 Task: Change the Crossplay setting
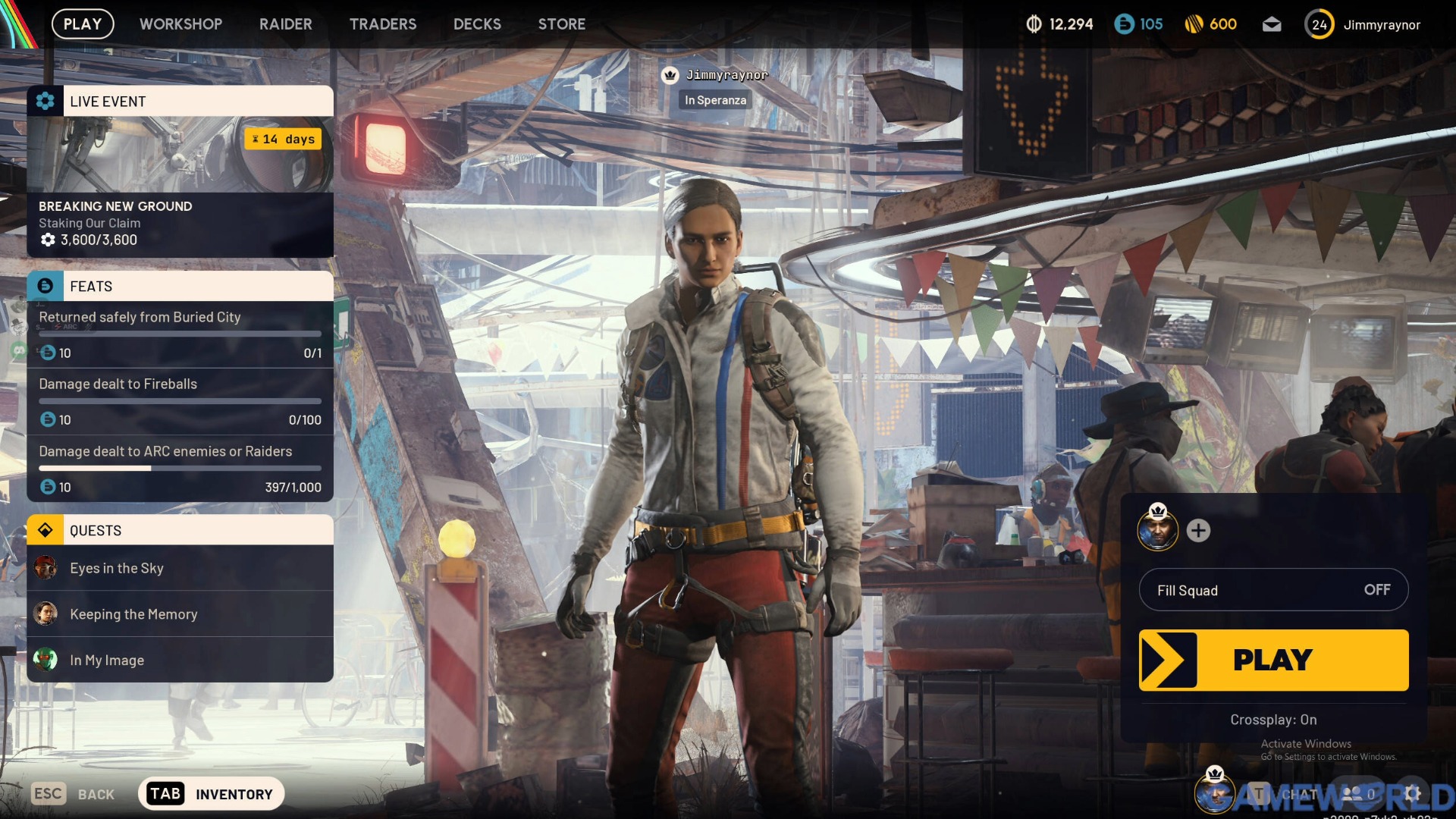click(1273, 720)
